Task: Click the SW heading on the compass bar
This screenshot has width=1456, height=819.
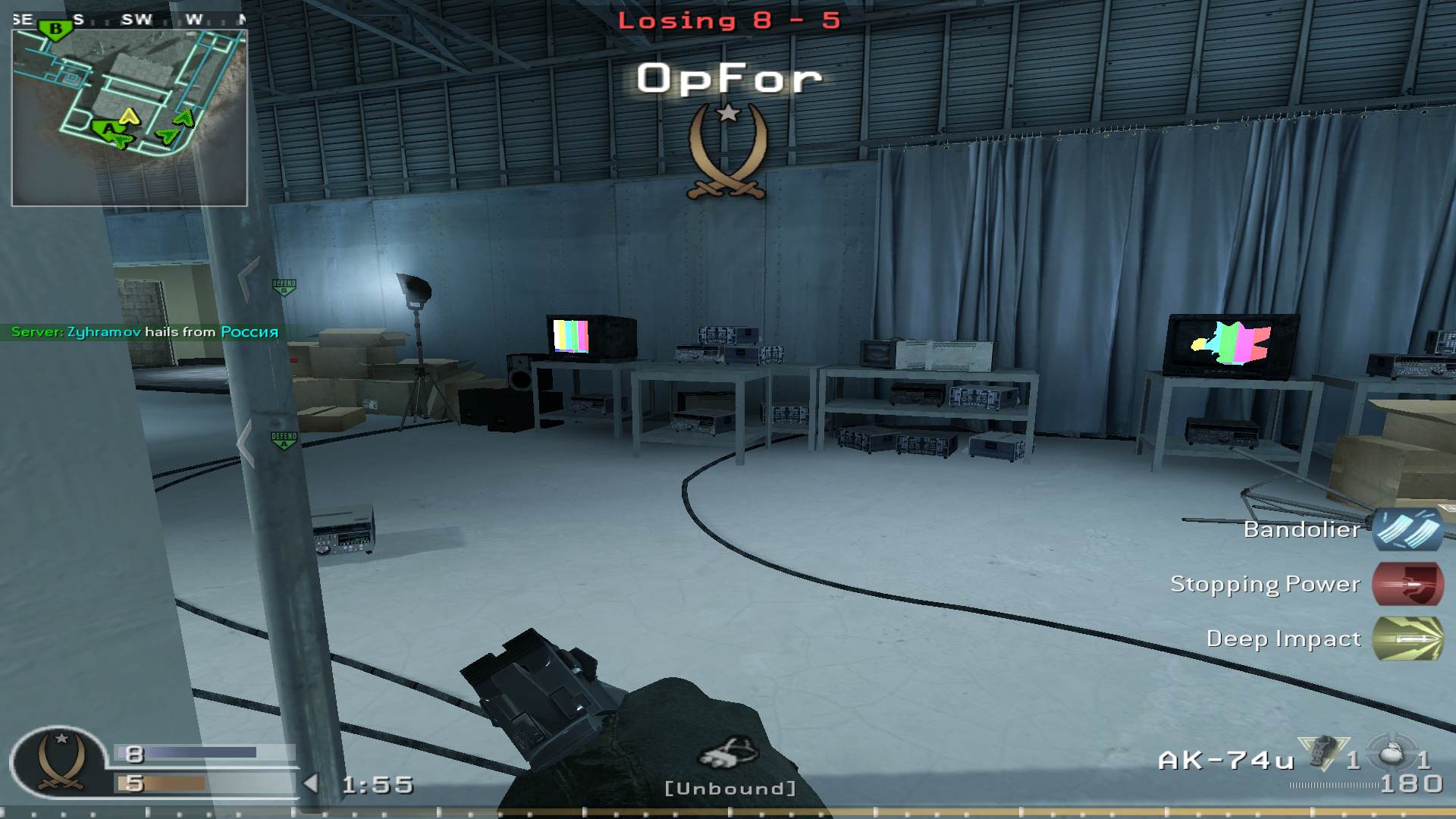Action: (x=136, y=20)
